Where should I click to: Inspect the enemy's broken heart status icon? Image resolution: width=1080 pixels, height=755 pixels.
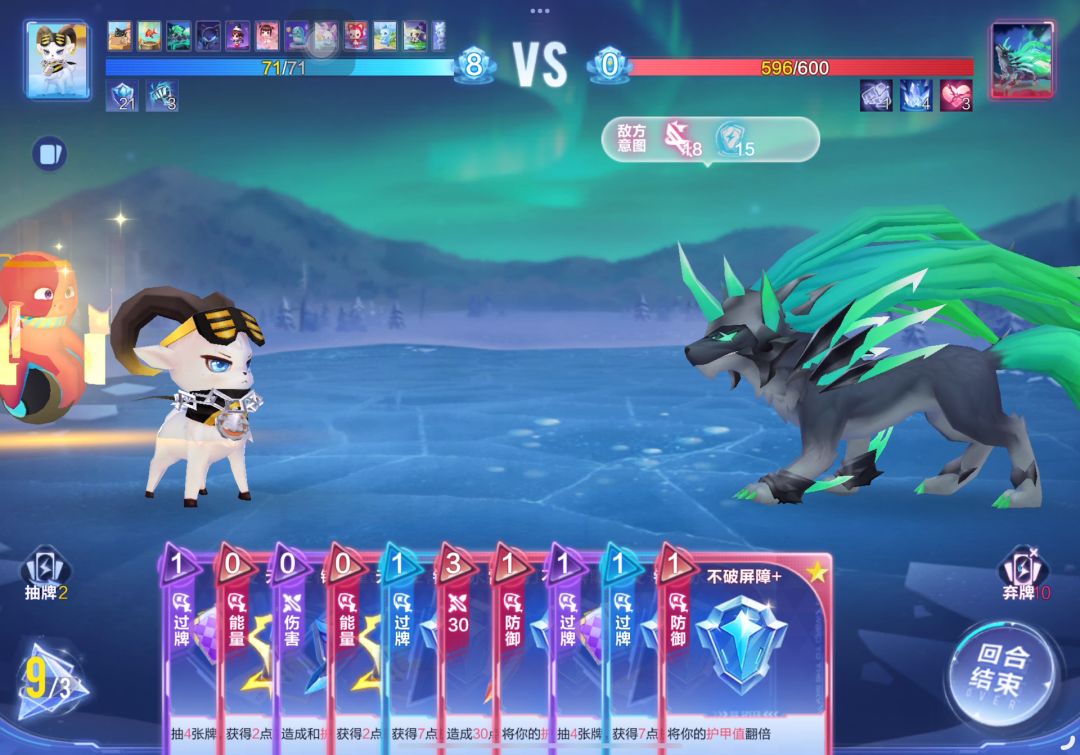[x=956, y=96]
